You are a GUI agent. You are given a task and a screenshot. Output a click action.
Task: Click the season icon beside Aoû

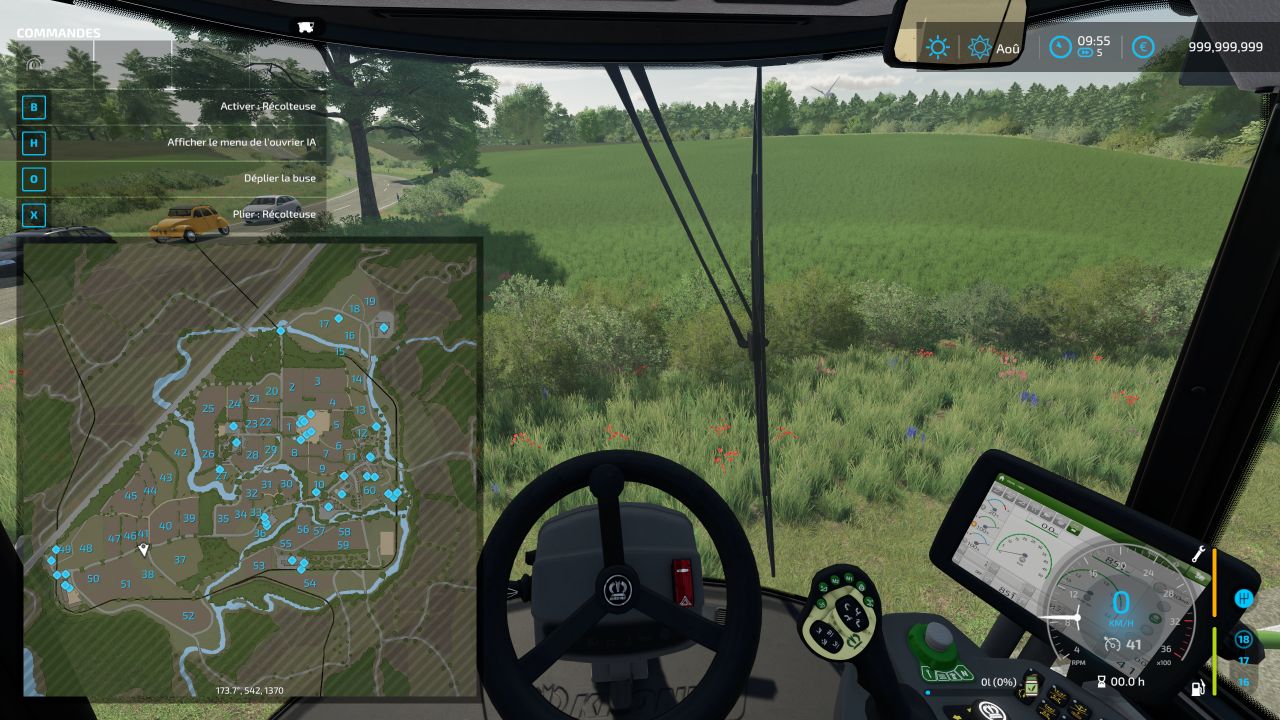tap(979, 47)
